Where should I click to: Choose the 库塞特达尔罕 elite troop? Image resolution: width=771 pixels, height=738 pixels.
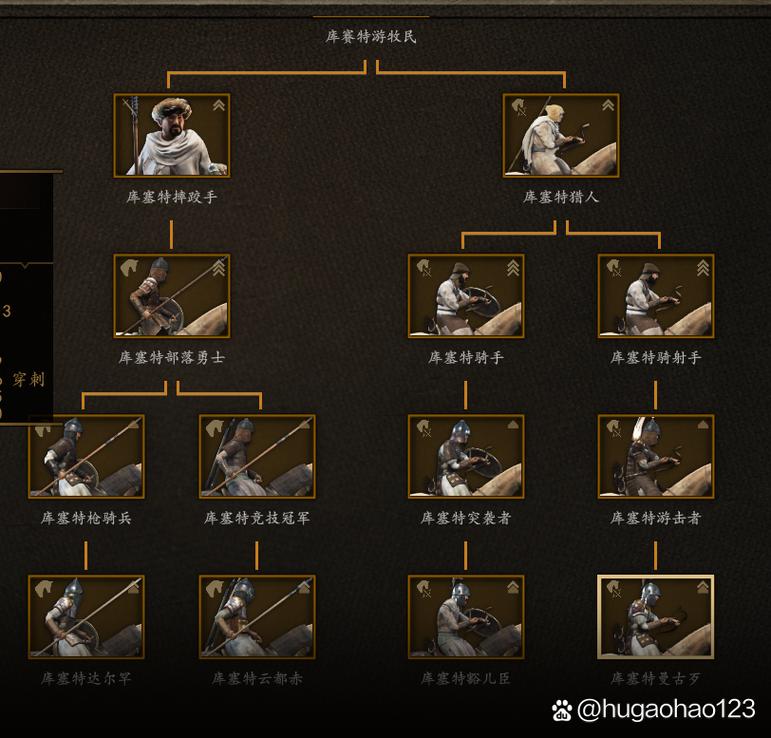(86, 616)
